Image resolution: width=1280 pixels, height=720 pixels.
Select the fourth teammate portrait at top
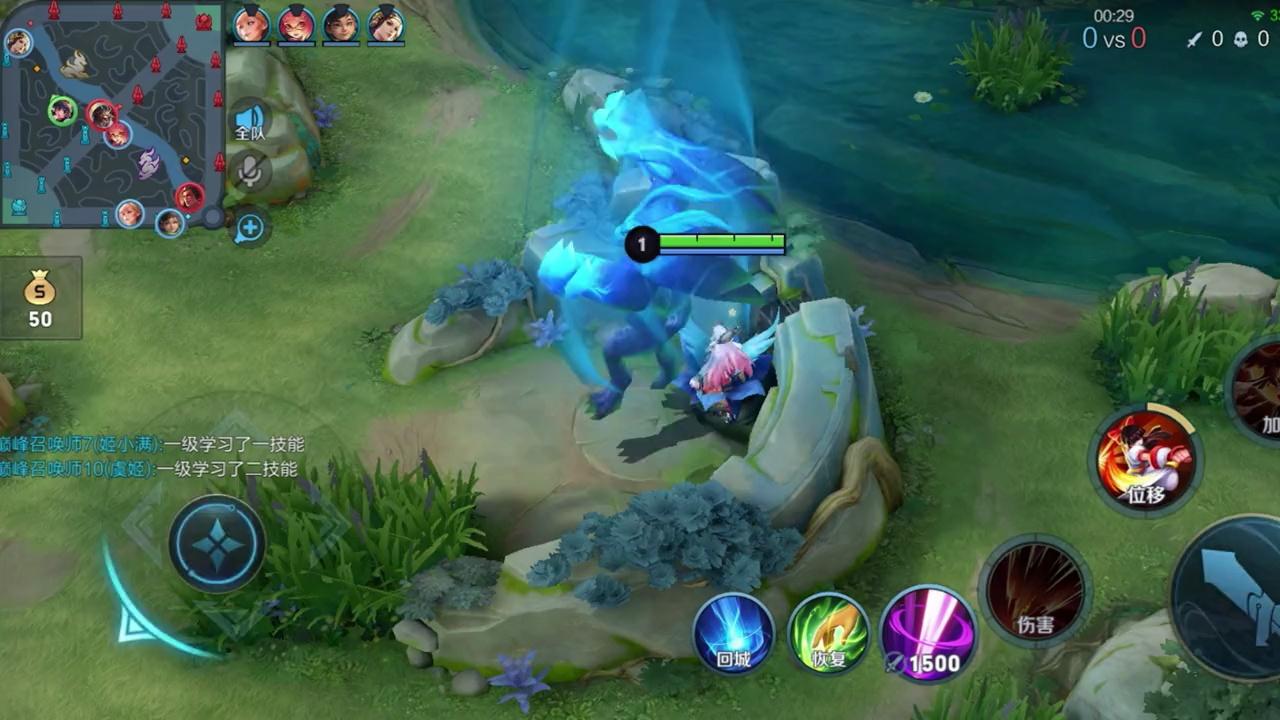click(386, 24)
